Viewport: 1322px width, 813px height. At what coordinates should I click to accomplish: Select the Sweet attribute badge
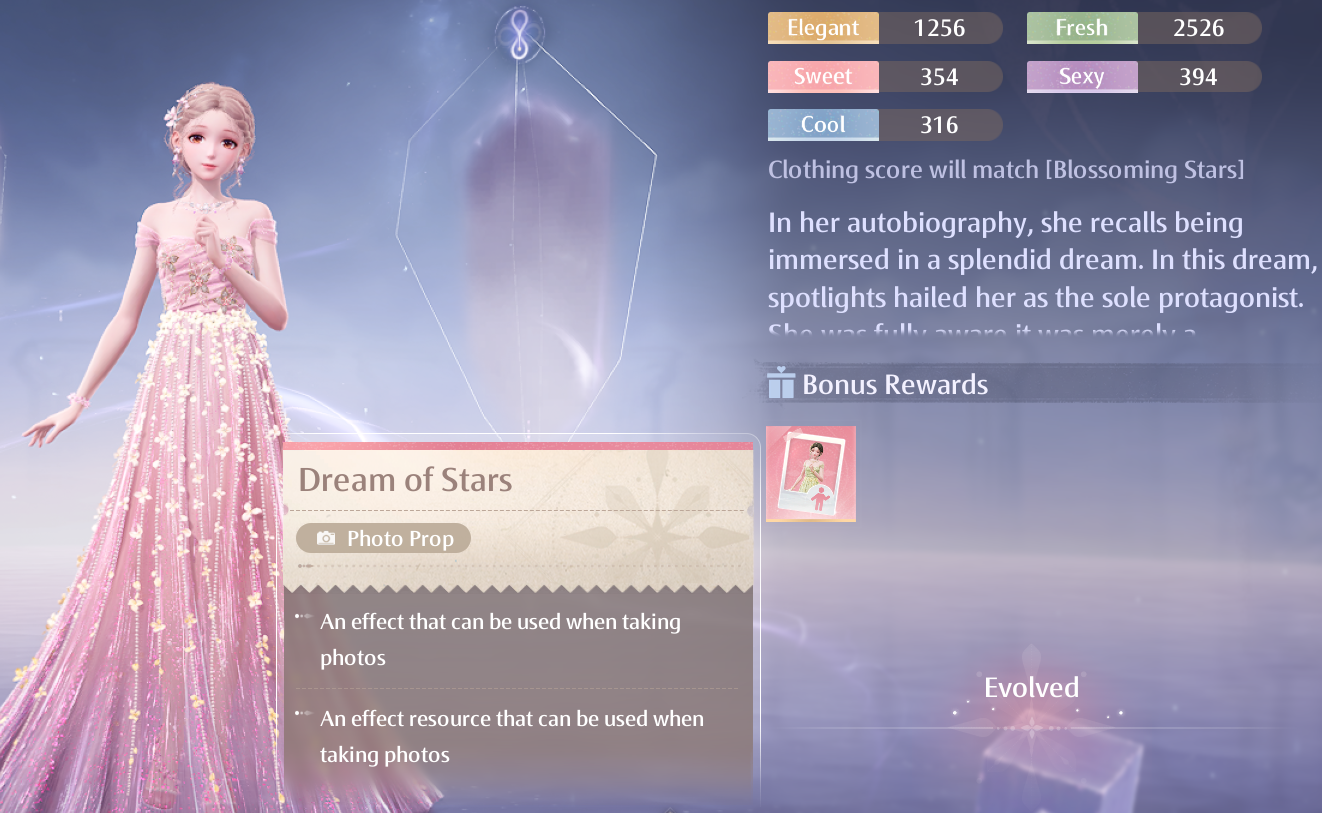click(823, 76)
